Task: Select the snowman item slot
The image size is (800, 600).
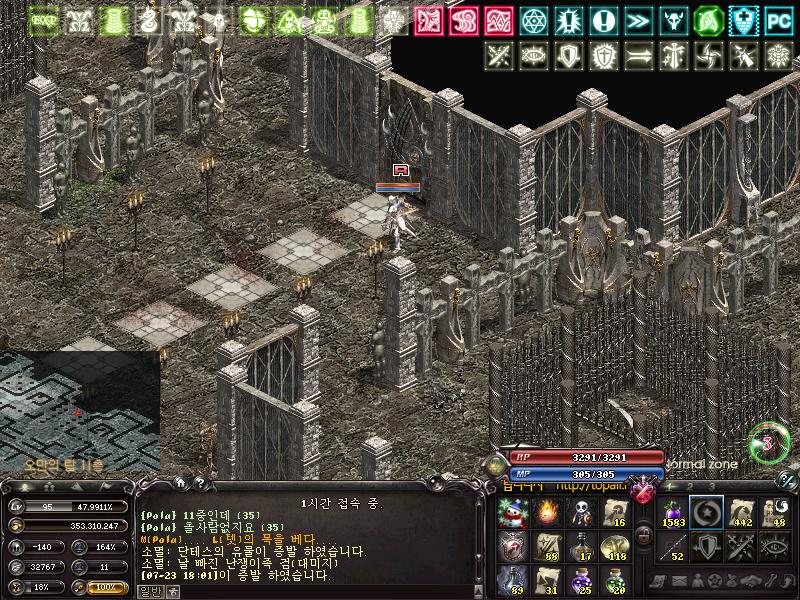Action: pyautogui.click(x=512, y=514)
